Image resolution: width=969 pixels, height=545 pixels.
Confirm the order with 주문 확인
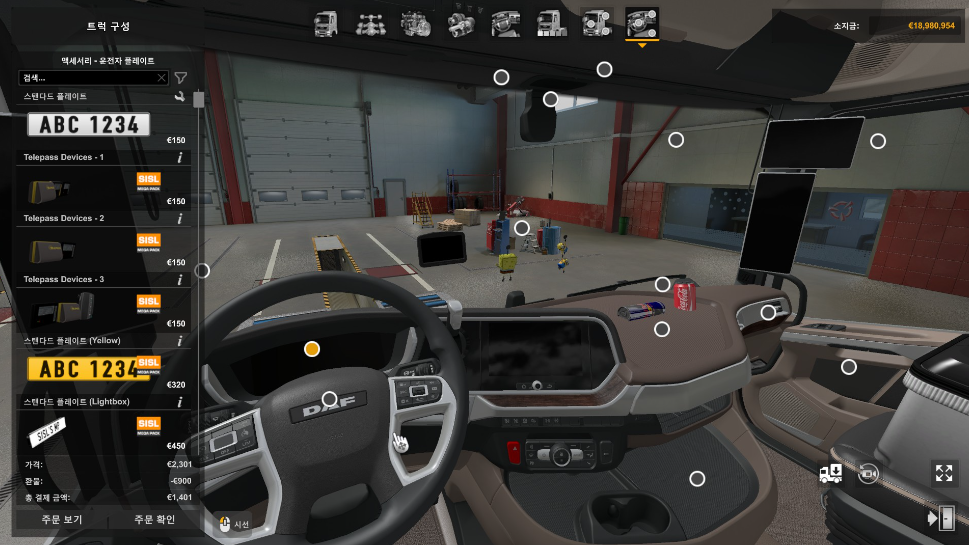[155, 520]
